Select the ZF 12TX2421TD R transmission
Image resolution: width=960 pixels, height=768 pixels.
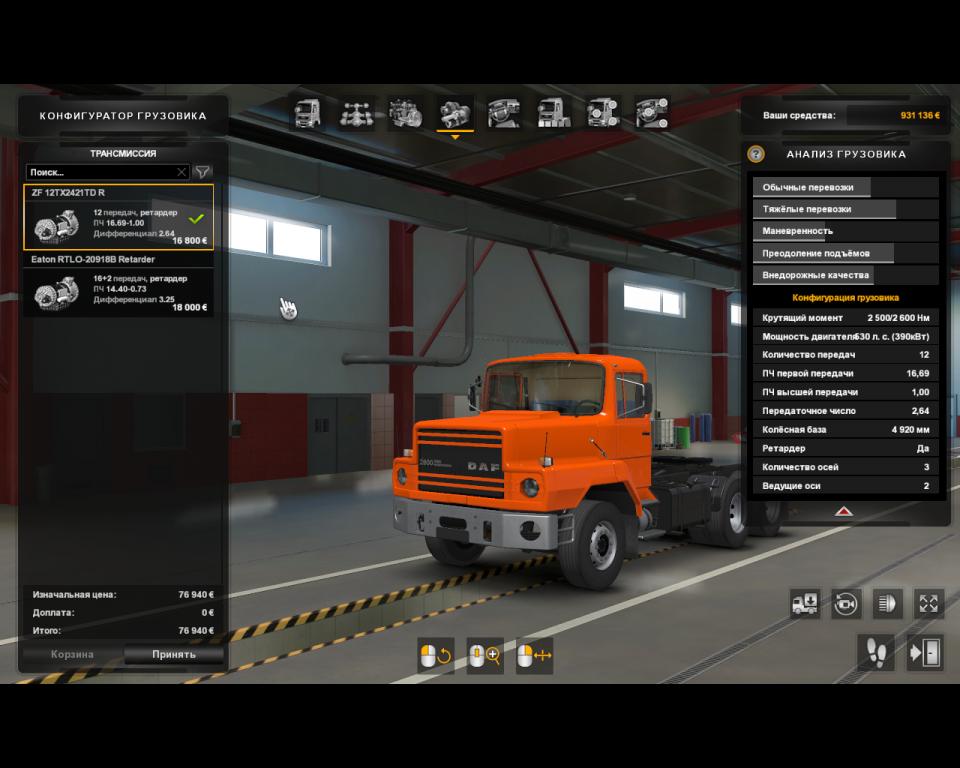coord(118,217)
